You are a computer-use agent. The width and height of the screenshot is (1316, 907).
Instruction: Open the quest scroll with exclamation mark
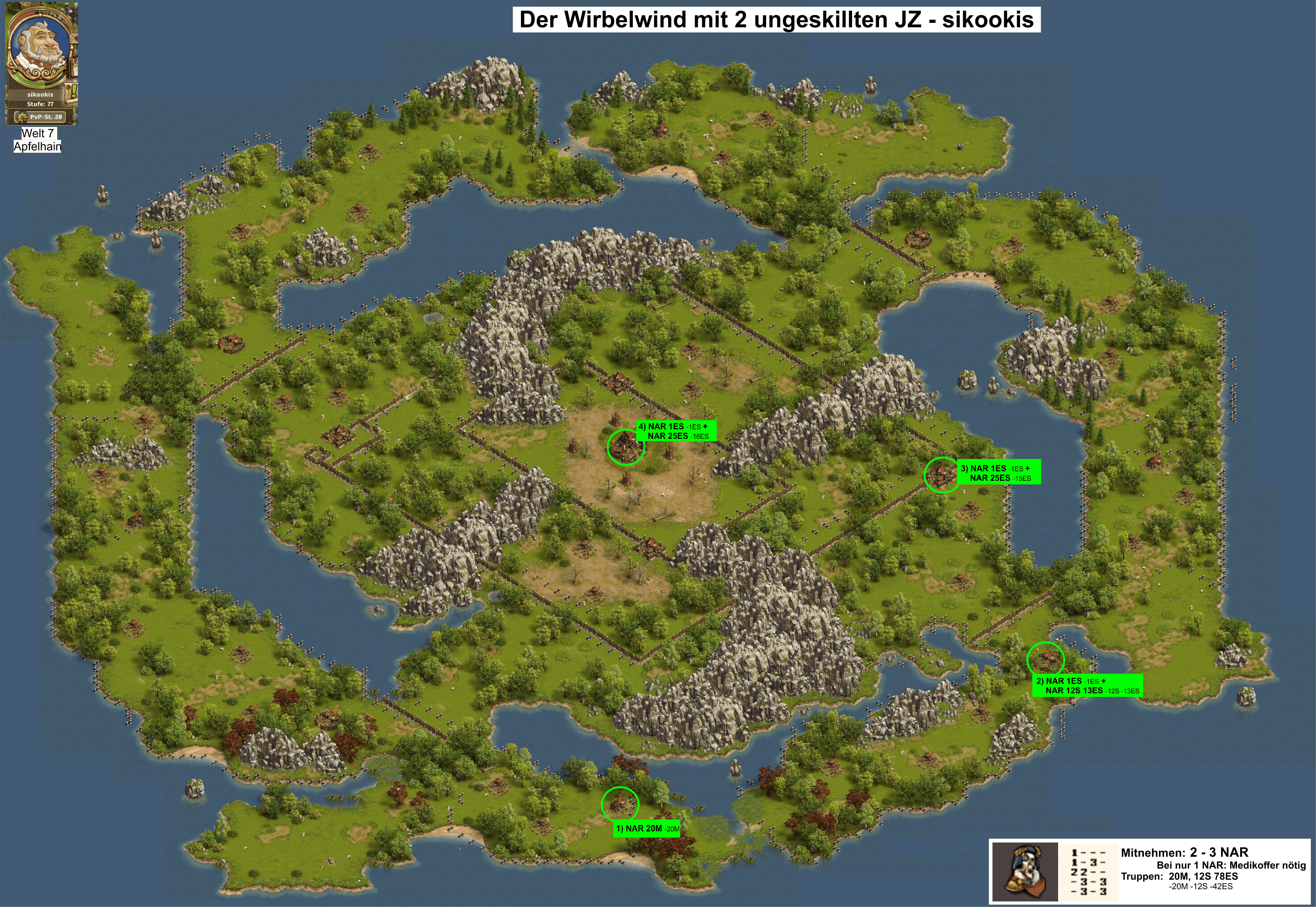(73, 92)
